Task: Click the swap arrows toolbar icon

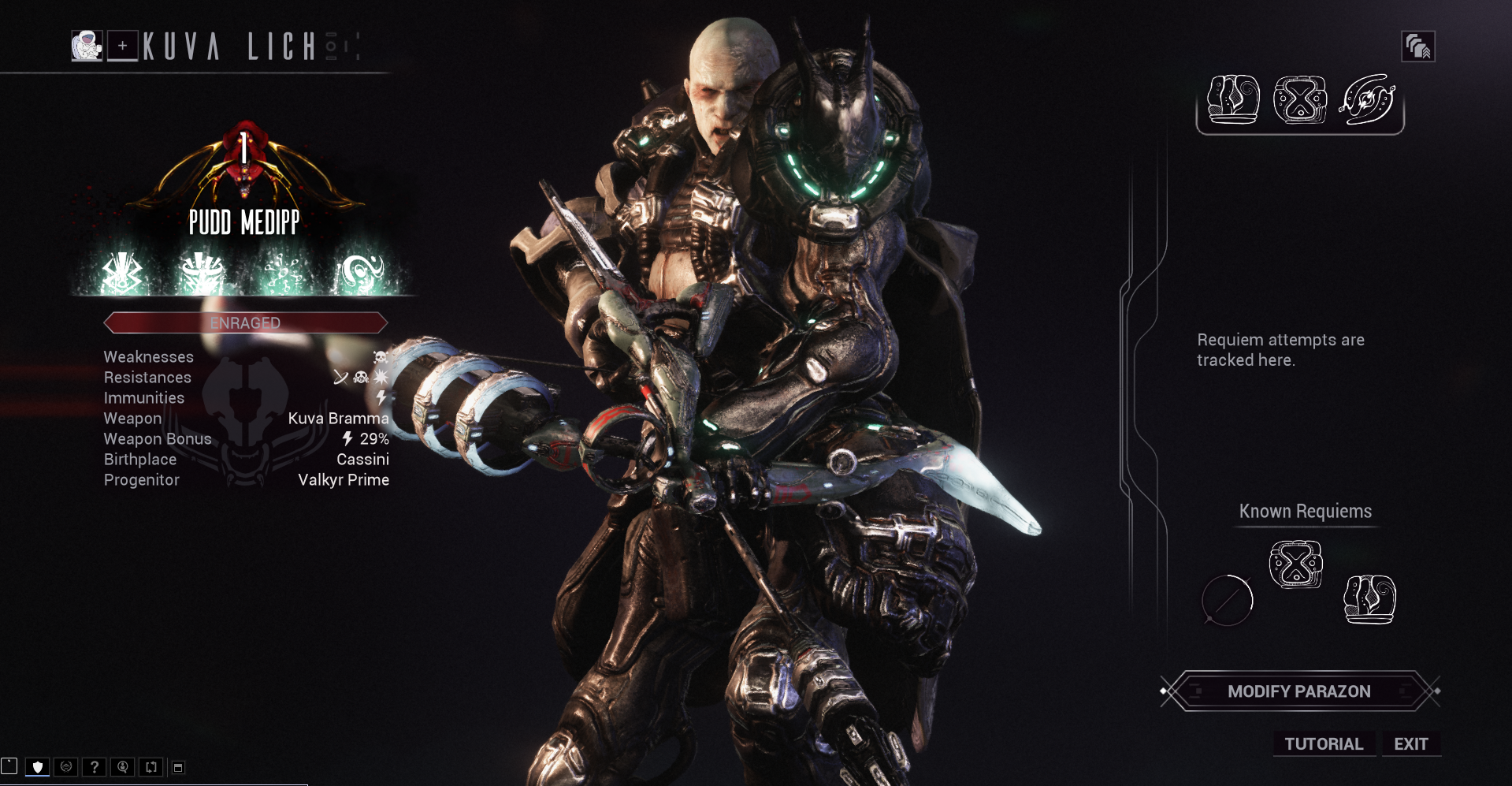Action: click(x=151, y=766)
